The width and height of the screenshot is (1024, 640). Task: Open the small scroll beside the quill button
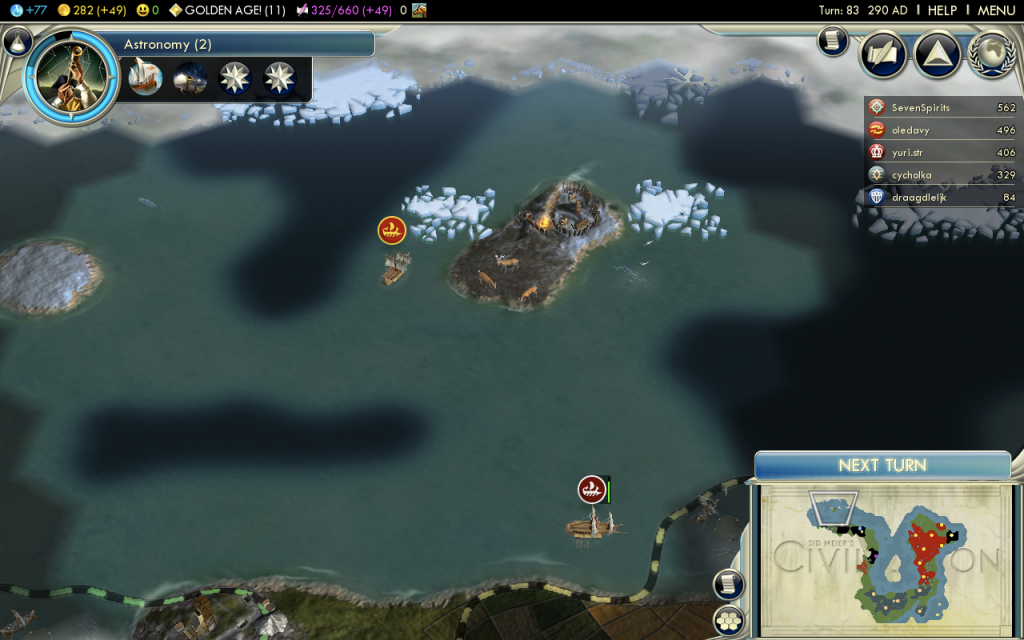point(832,41)
